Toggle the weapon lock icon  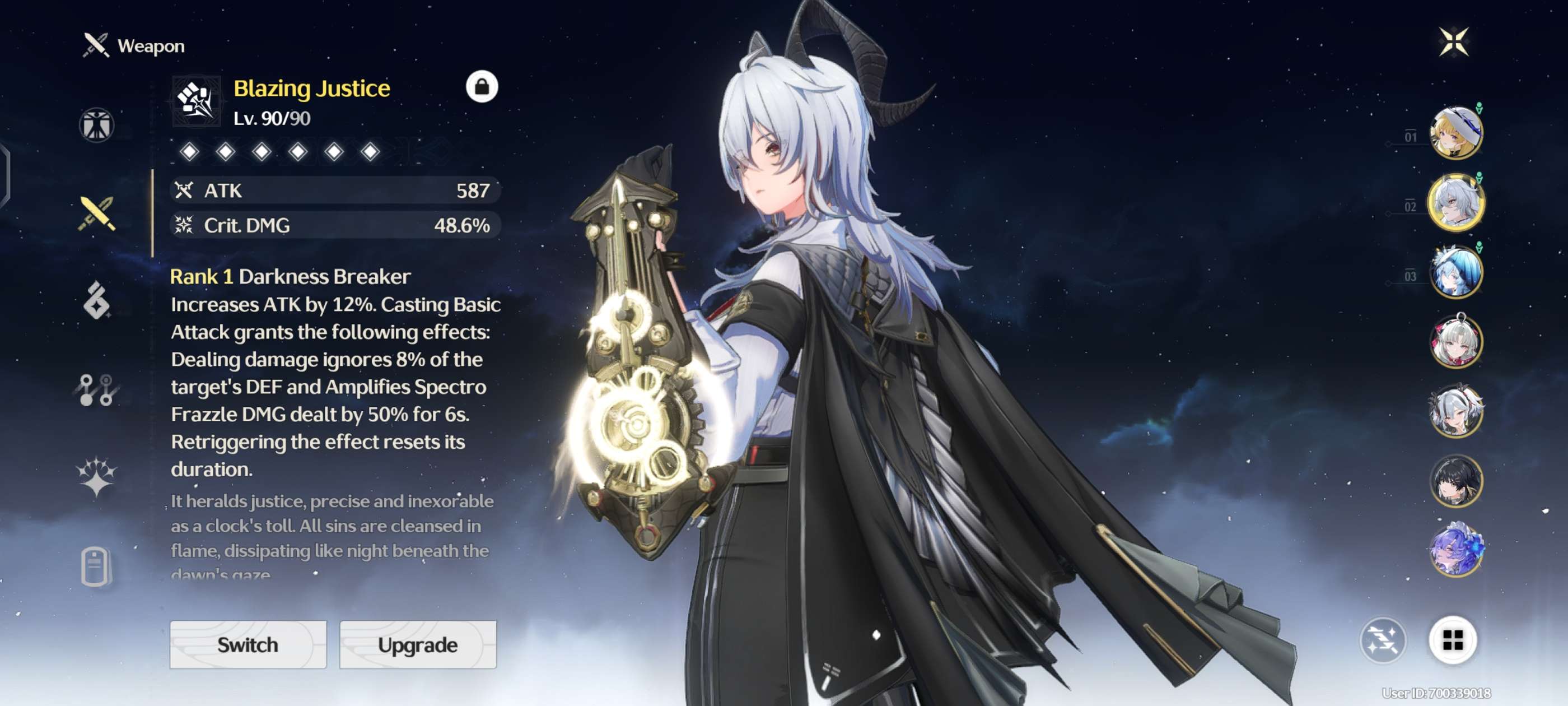[482, 87]
